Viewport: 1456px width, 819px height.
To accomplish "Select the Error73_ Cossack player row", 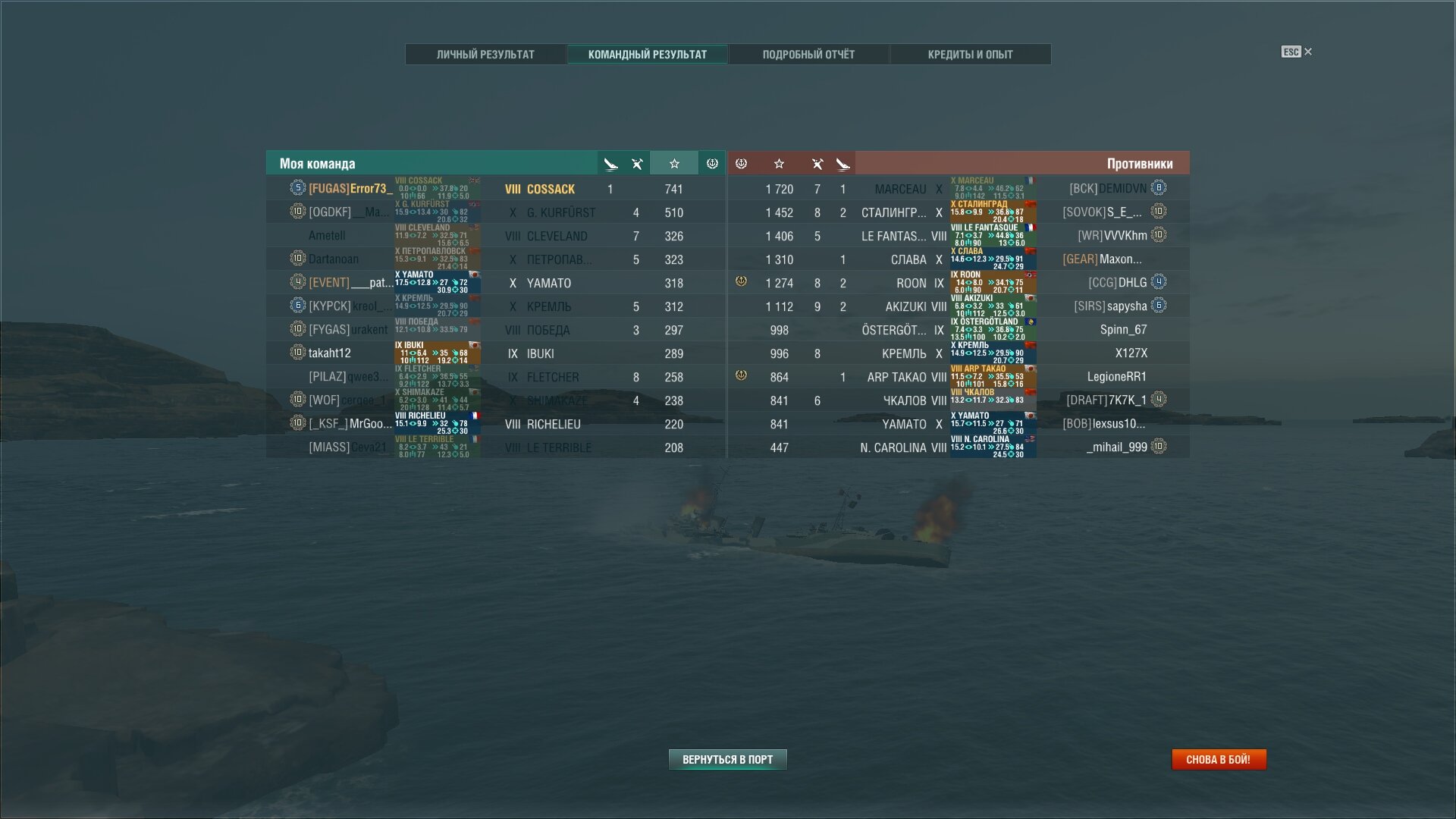I will coord(496,189).
